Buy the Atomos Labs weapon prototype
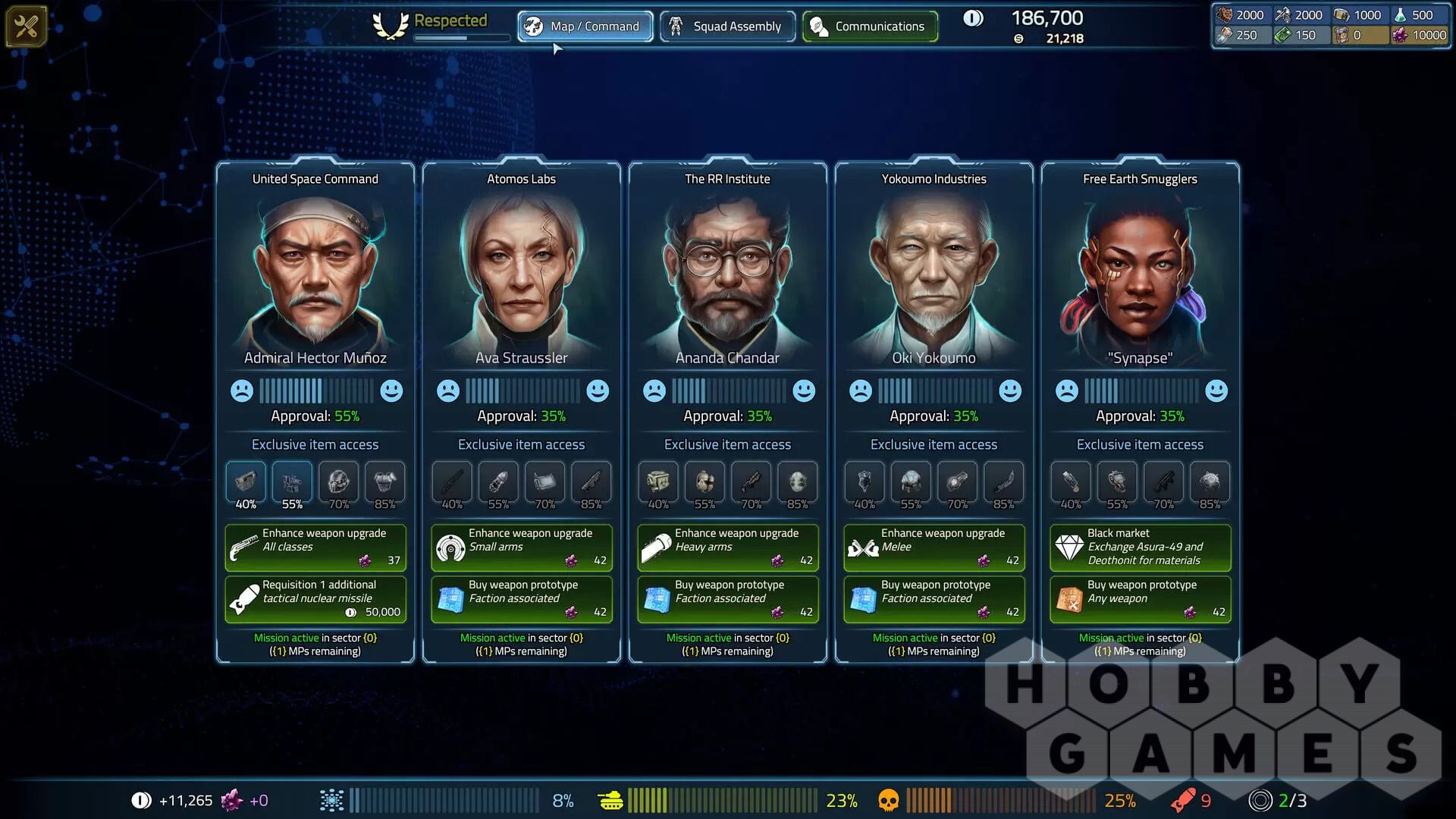The image size is (1456, 819). point(522,598)
